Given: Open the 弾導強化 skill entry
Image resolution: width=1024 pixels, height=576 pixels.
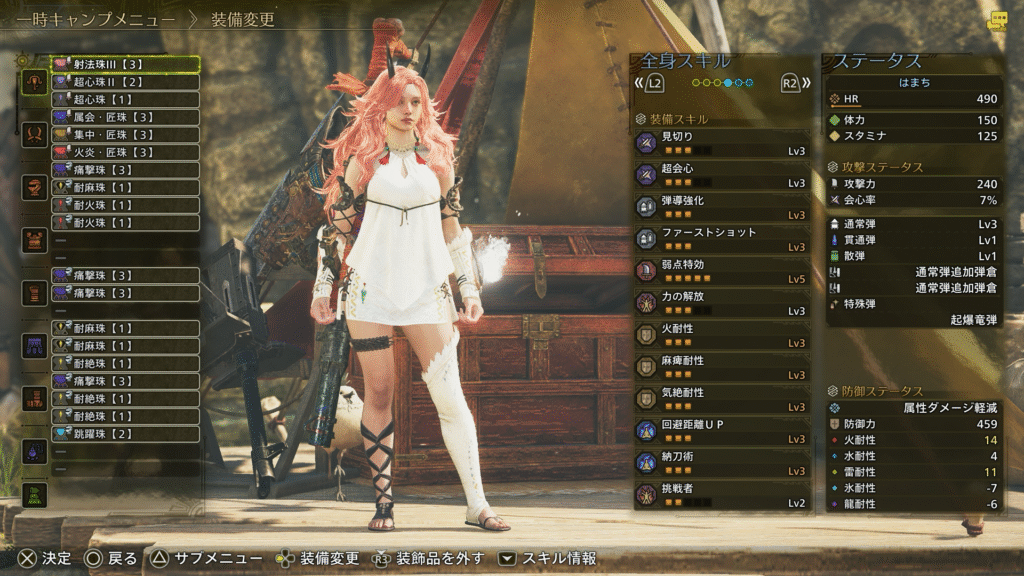Looking at the screenshot, I should (722, 207).
